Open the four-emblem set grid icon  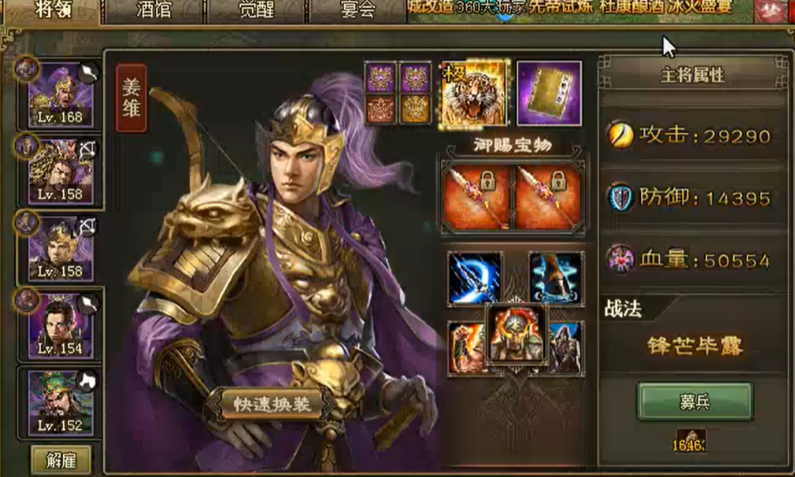[398, 93]
